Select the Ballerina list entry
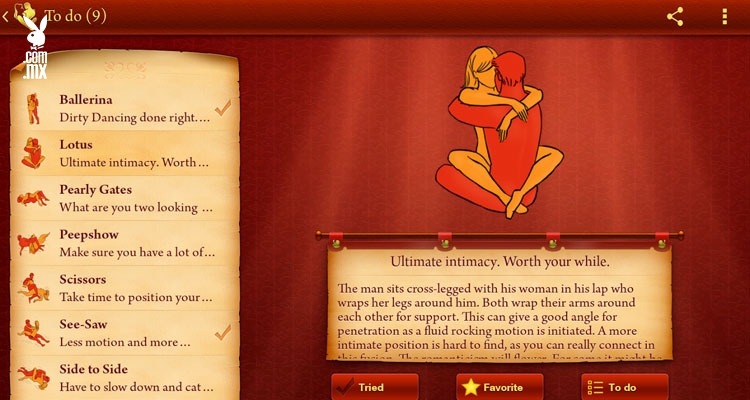Screen dimensions: 750x400 tap(125, 108)
